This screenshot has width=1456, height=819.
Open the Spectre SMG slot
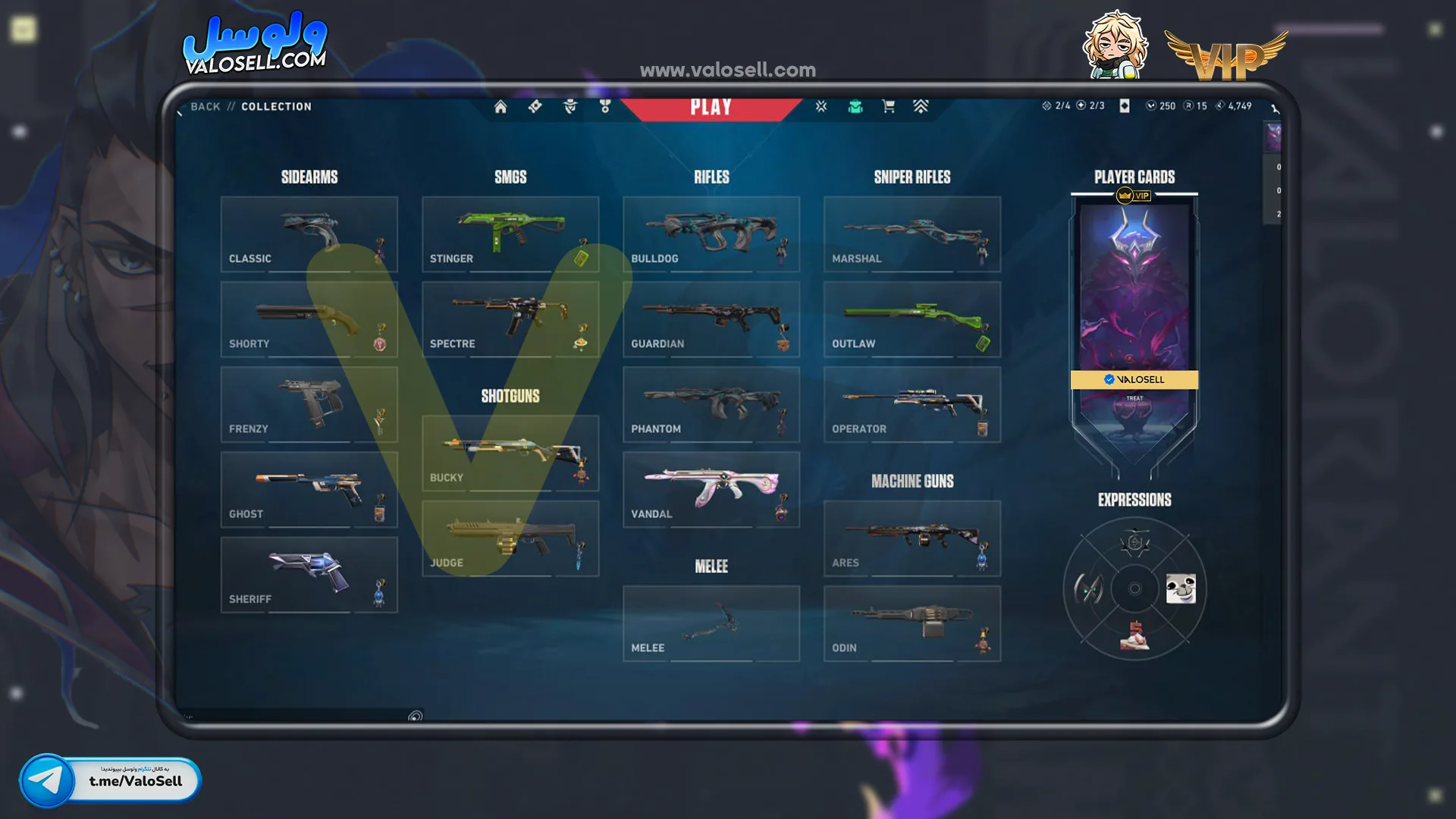click(x=510, y=319)
